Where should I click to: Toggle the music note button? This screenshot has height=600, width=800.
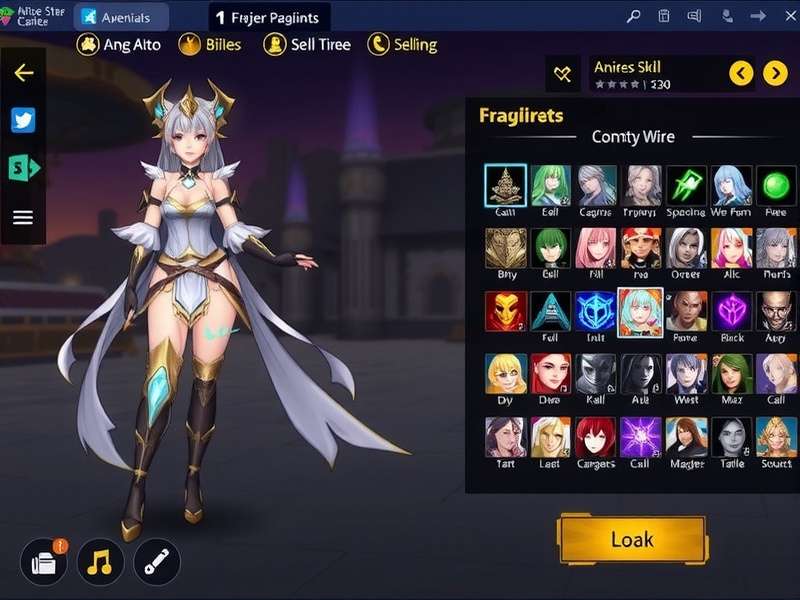point(100,562)
